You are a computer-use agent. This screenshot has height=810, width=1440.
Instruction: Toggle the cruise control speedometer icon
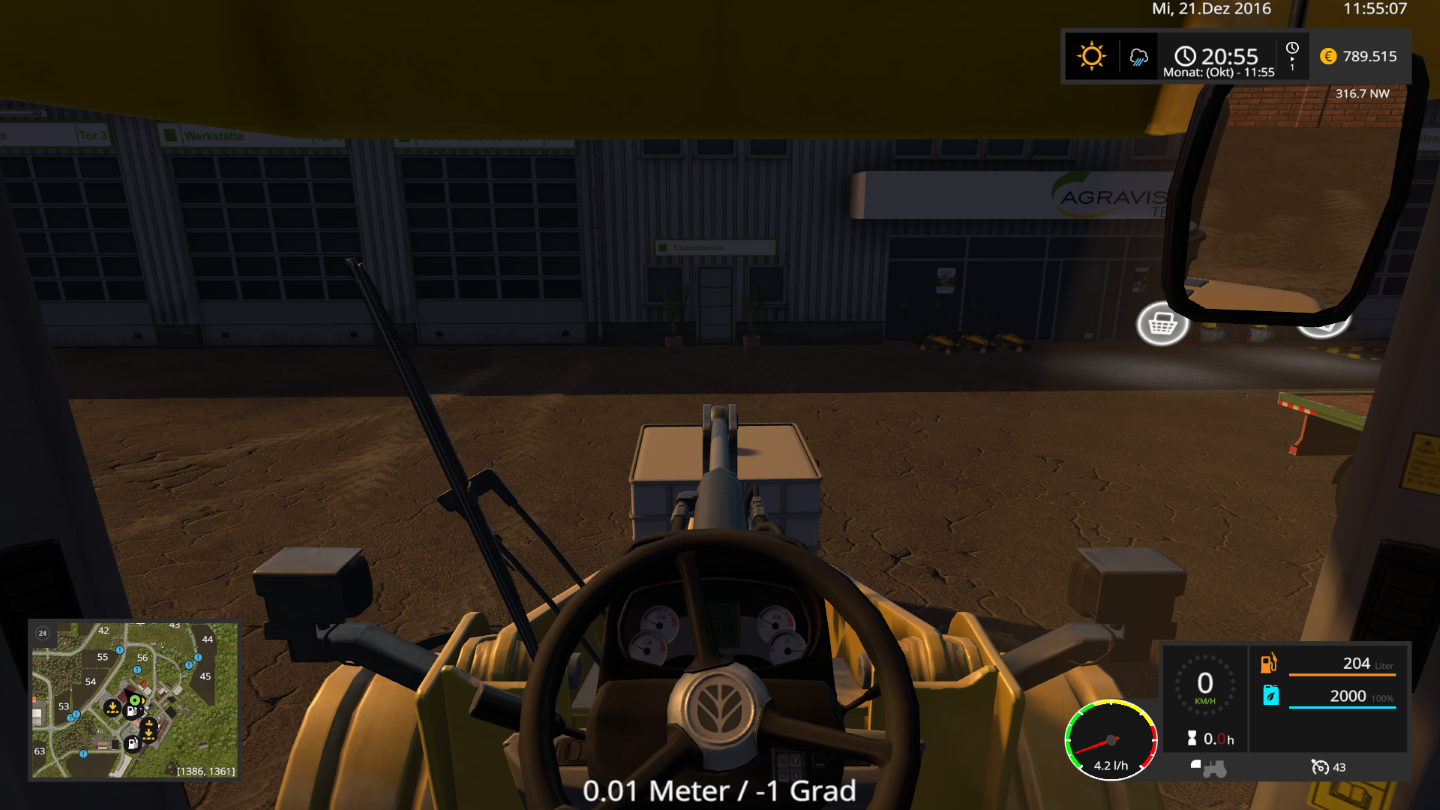click(1320, 767)
